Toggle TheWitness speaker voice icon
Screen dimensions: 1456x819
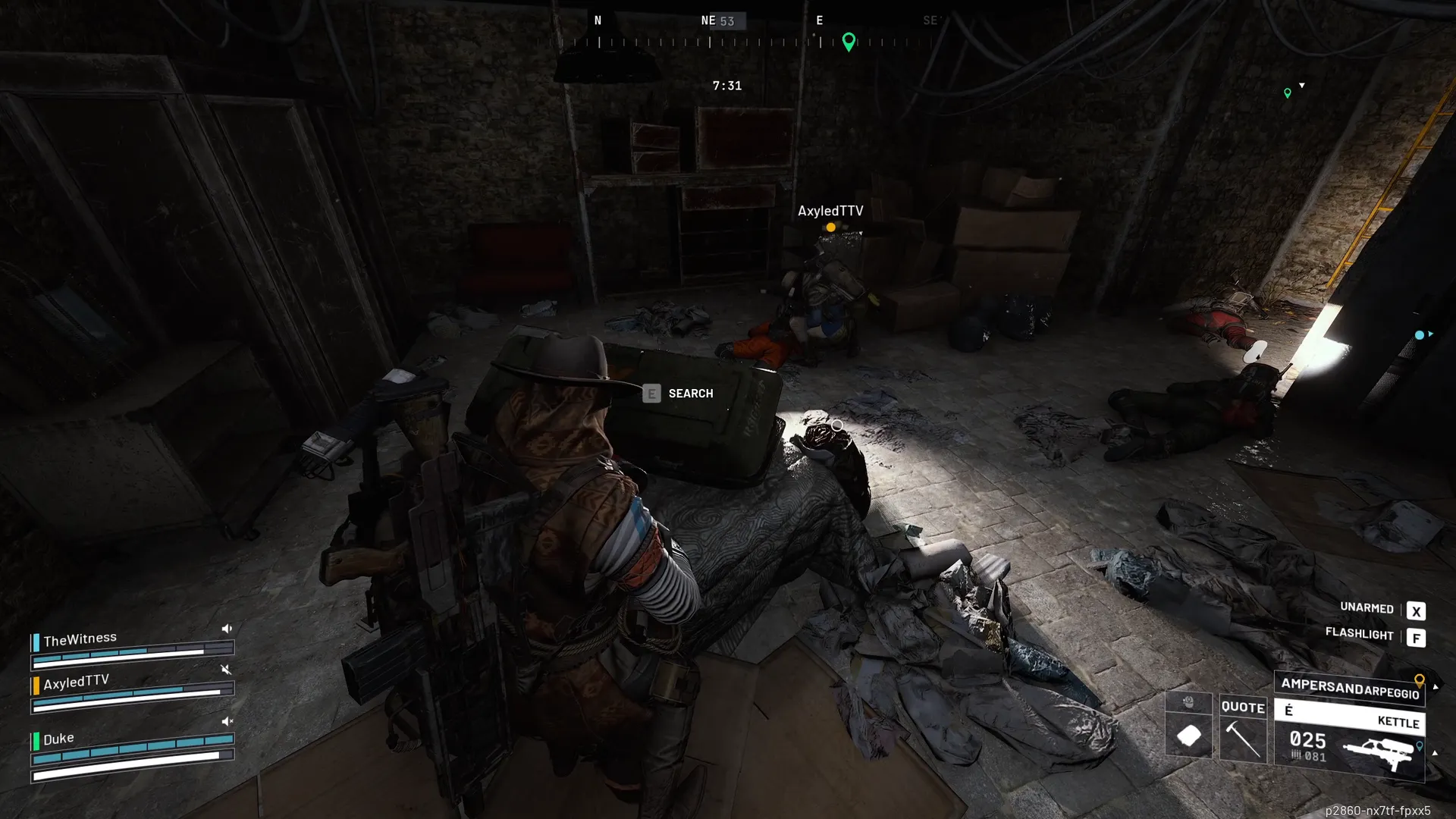[x=227, y=629]
